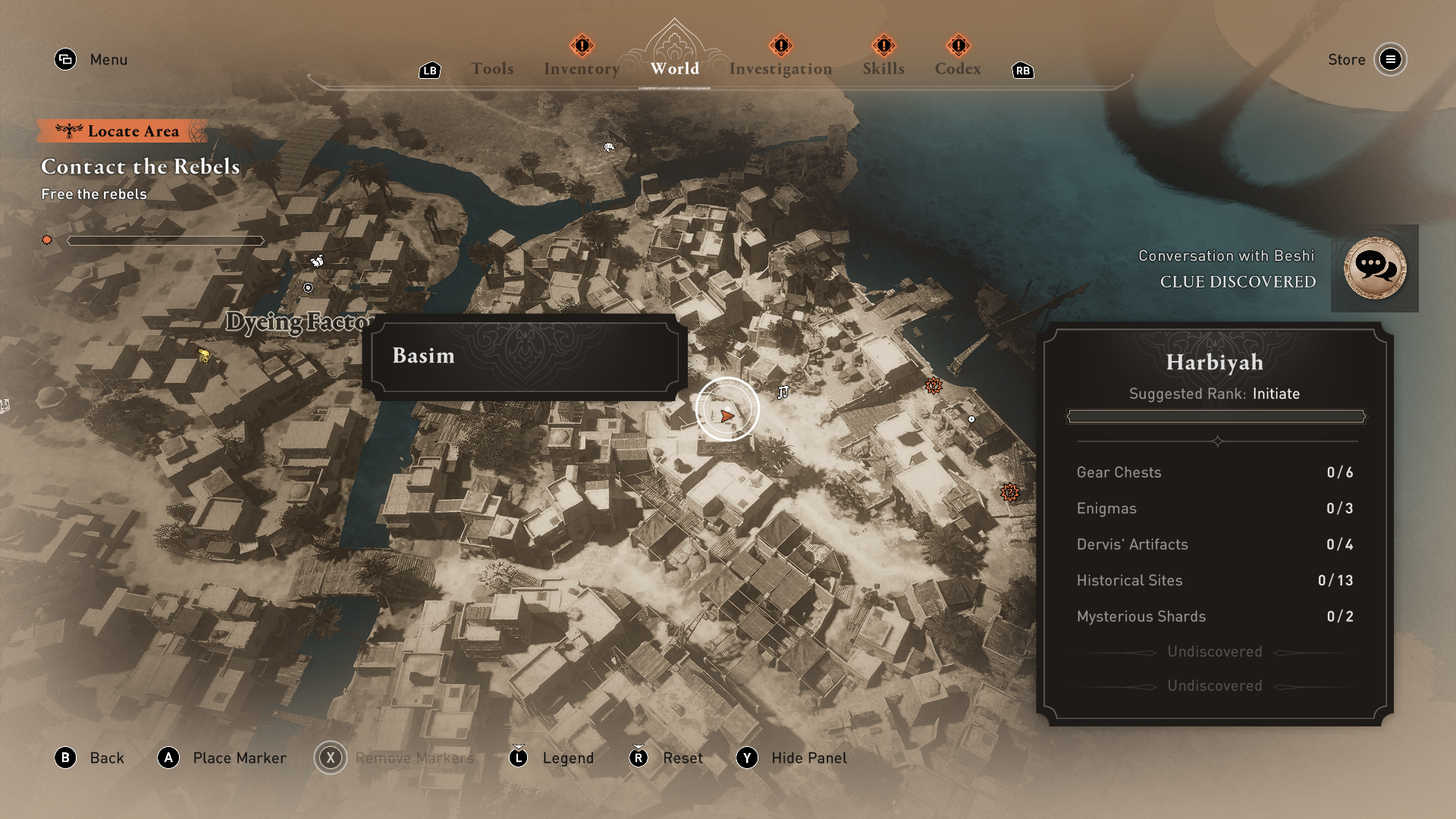Screen dimensions: 1456x819
Task: Select the Historical Sites row
Action: pyautogui.click(x=1214, y=580)
